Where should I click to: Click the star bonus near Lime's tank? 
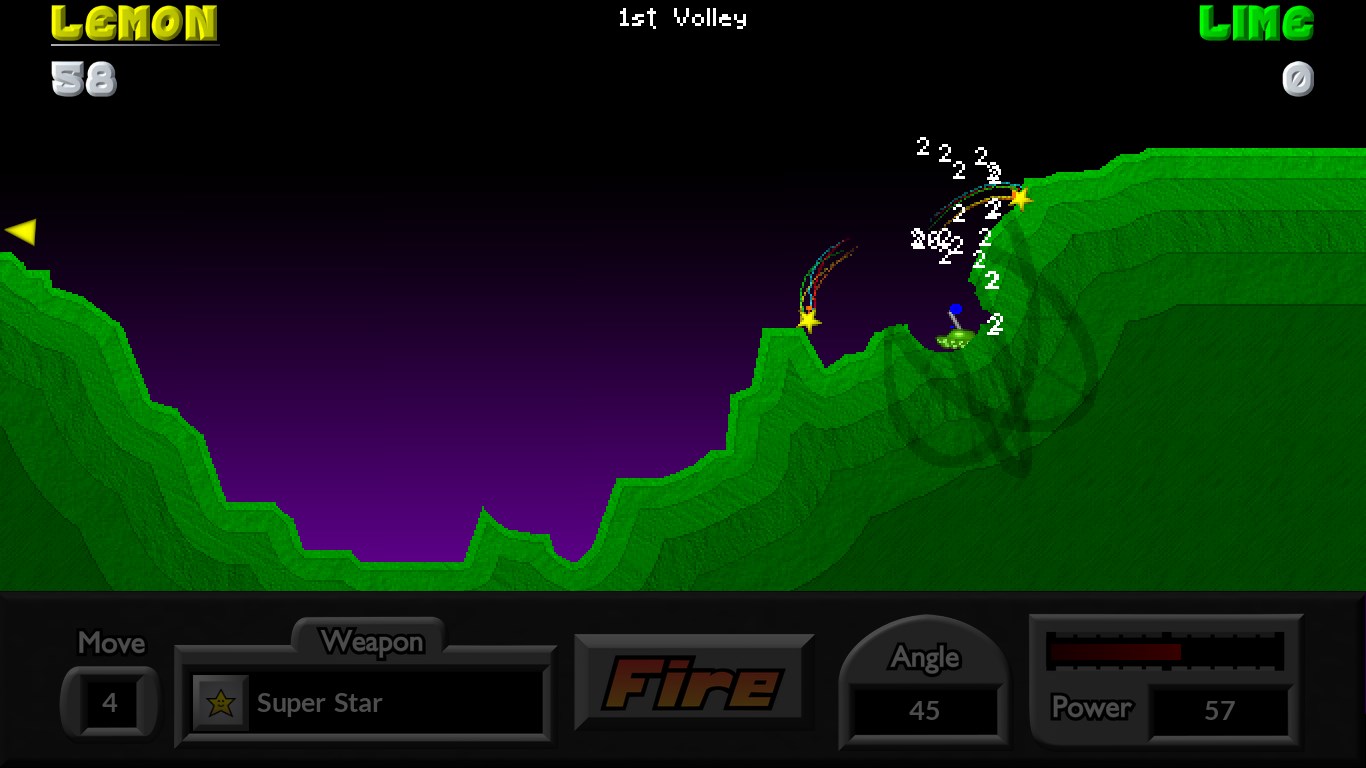point(1019,200)
